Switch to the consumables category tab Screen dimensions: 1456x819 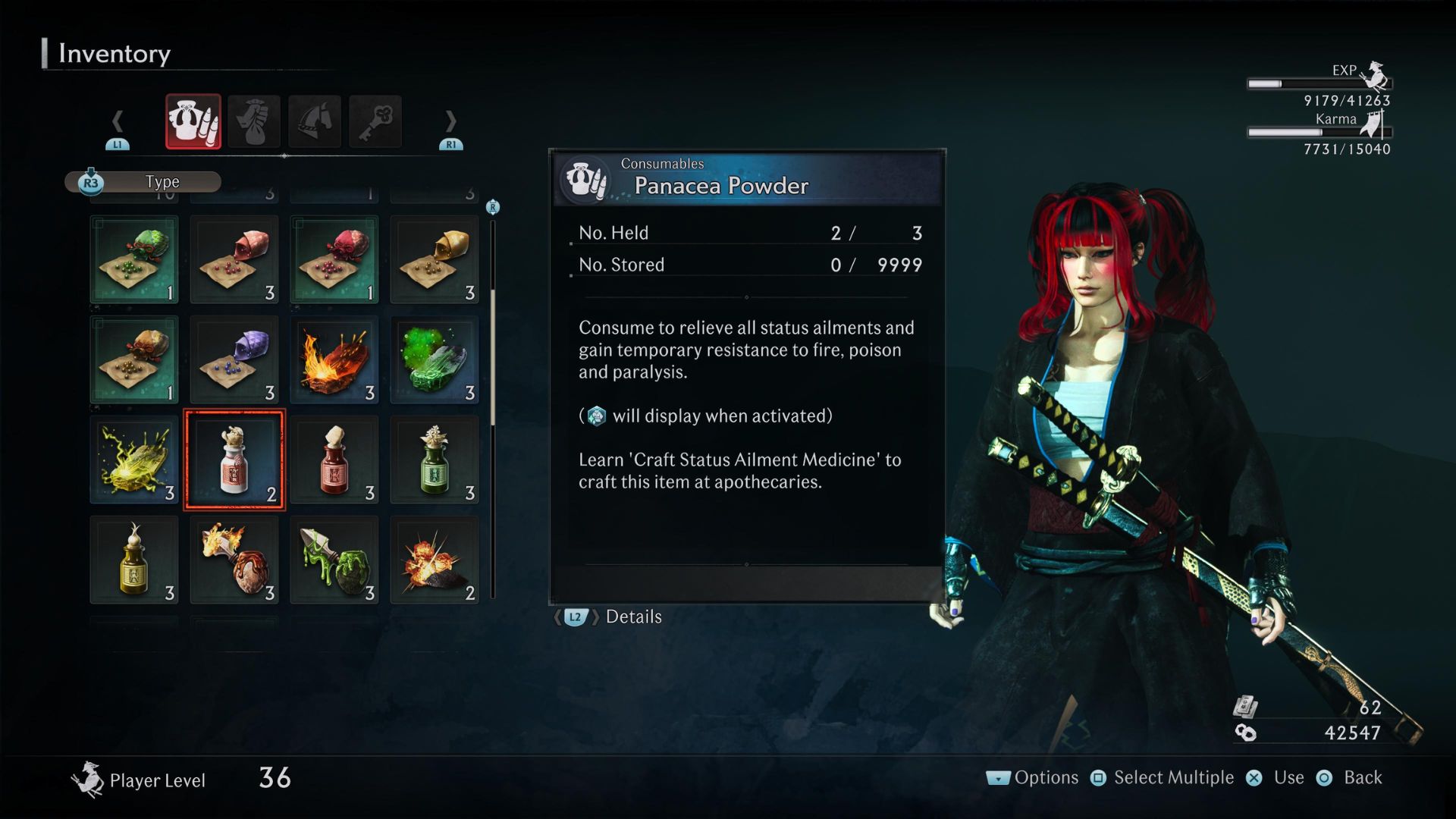pos(193,121)
